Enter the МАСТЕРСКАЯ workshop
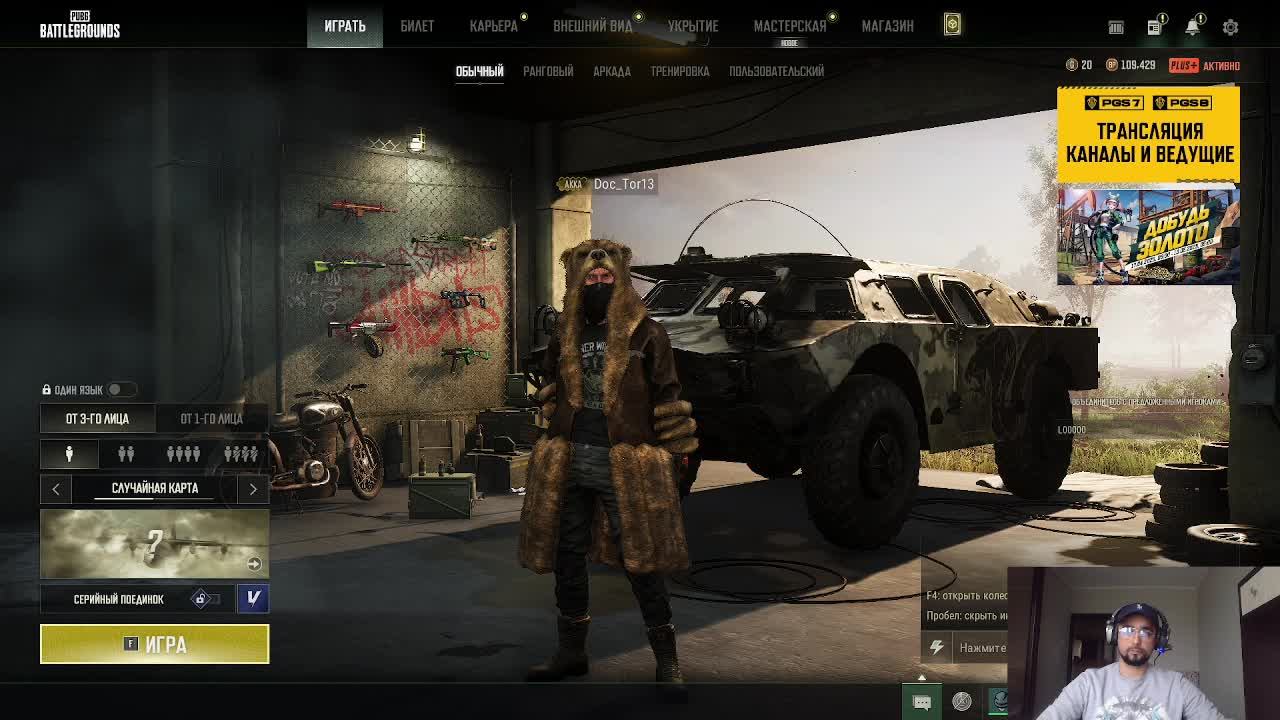 (790, 26)
